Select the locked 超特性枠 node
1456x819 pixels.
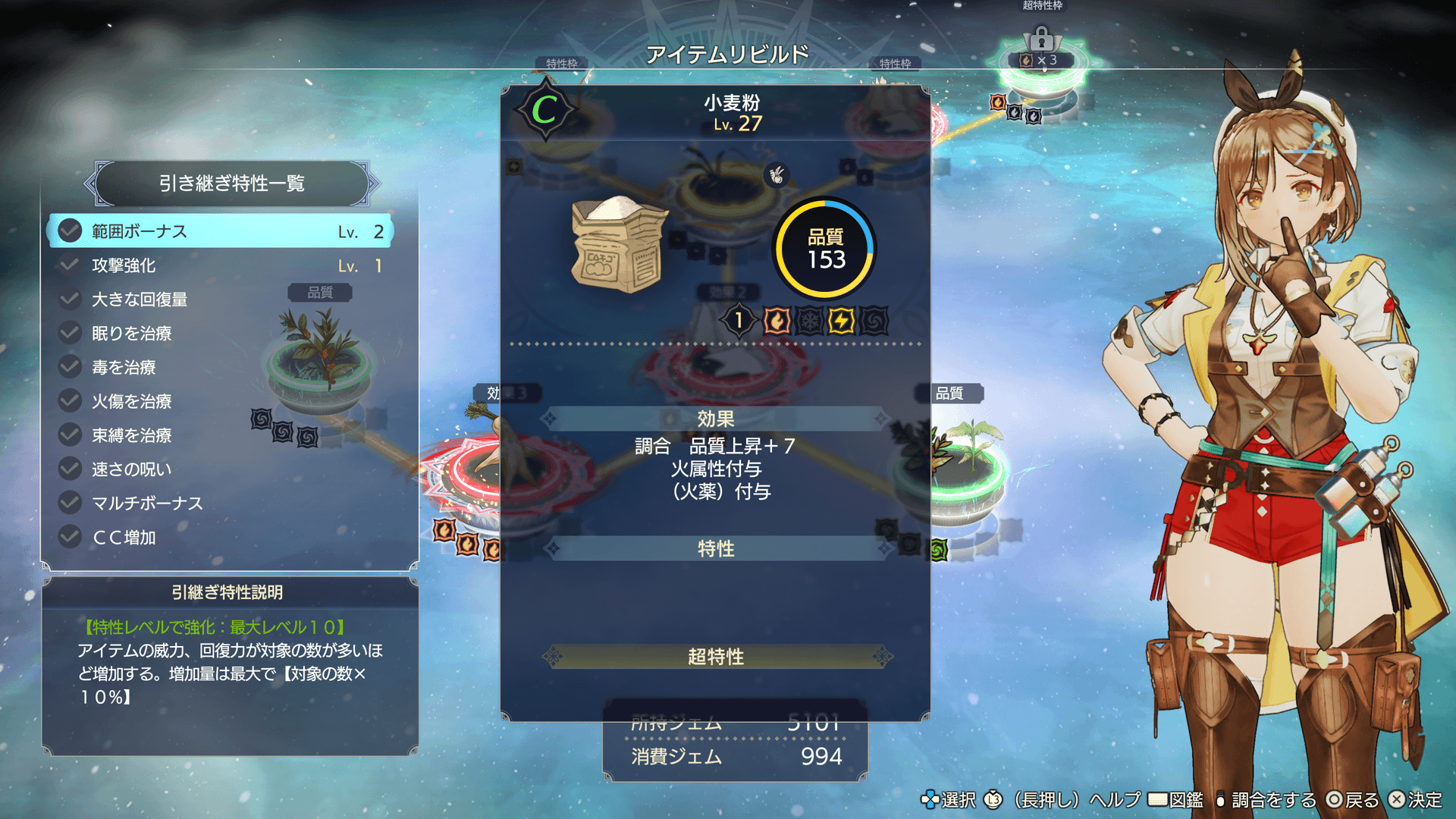click(1041, 61)
